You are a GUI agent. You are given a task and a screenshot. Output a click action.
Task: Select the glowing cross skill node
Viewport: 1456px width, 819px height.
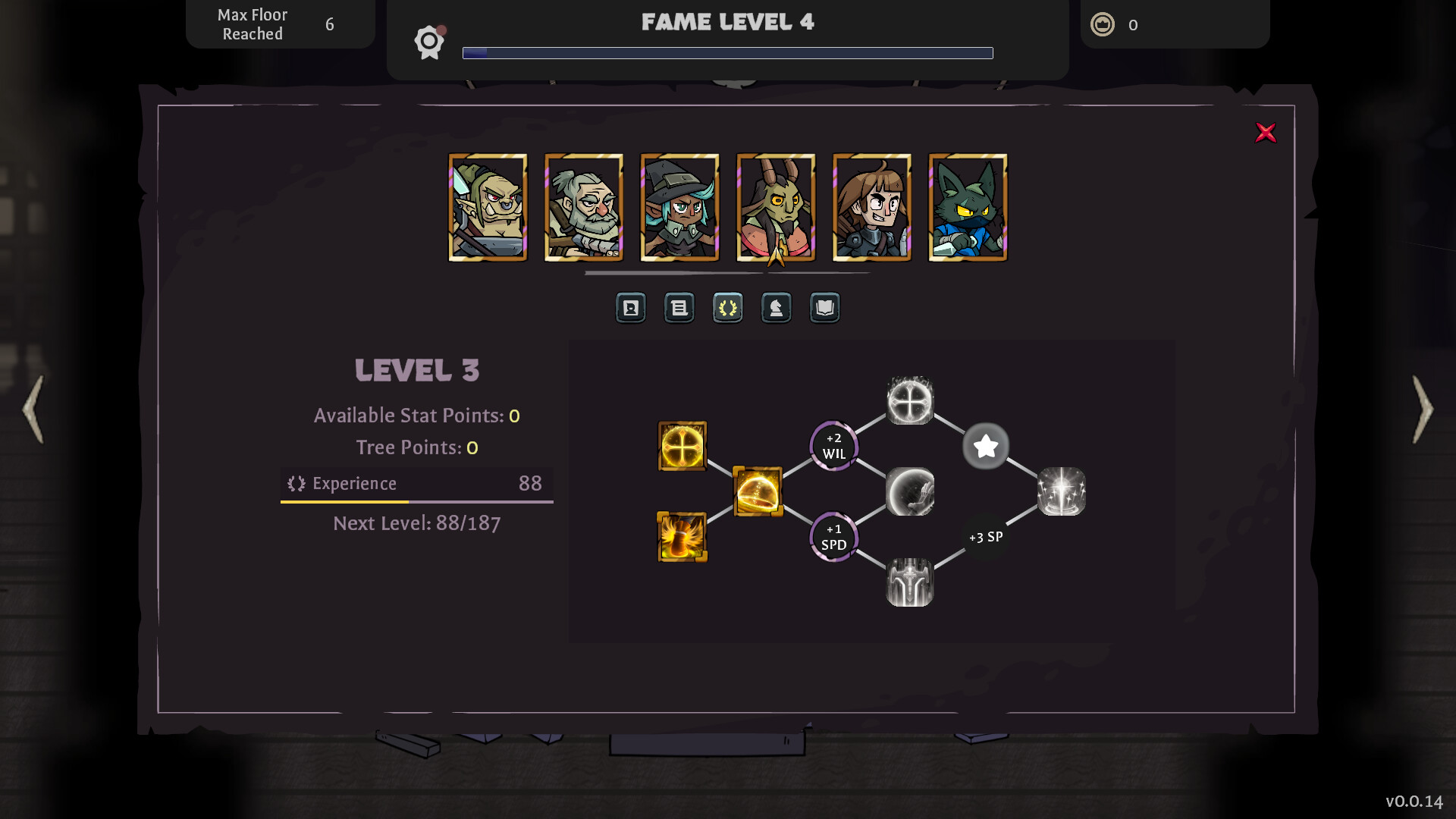click(681, 446)
